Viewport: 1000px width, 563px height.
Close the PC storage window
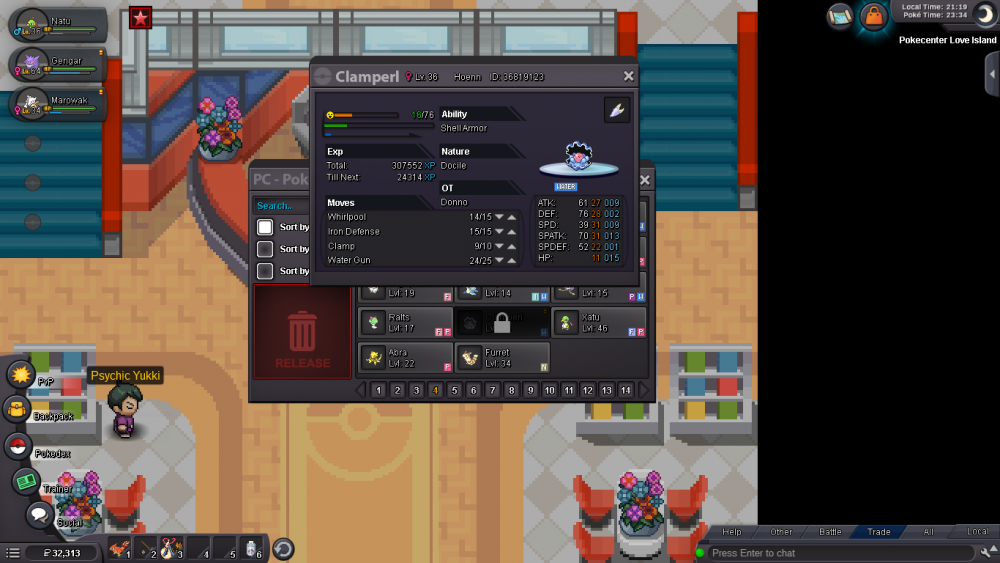pos(645,180)
